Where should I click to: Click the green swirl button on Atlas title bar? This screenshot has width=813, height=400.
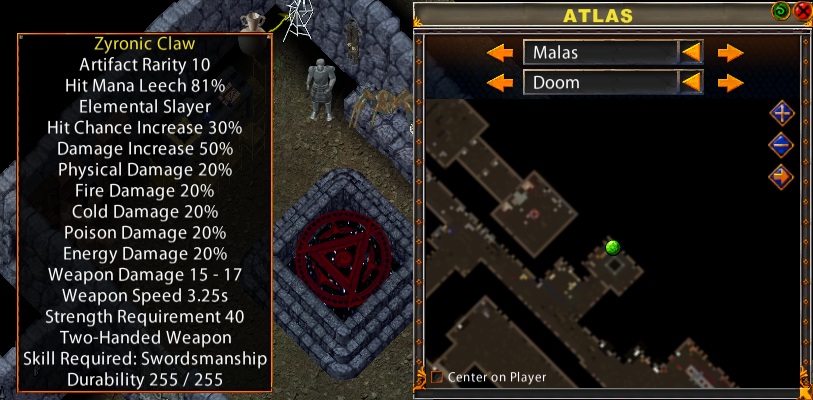[x=781, y=12]
